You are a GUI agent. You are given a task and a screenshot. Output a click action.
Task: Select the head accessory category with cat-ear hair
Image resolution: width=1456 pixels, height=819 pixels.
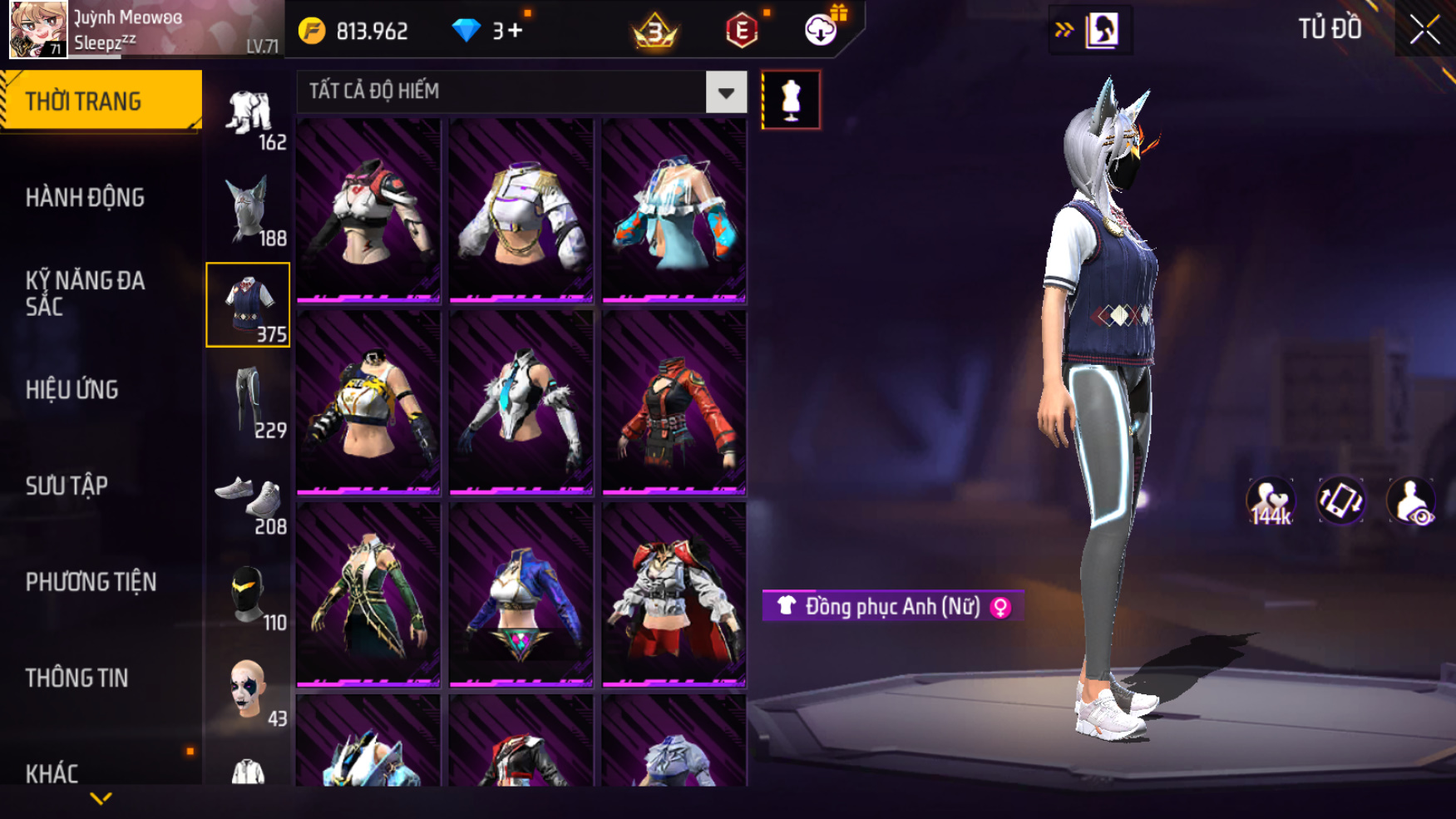[x=249, y=210]
